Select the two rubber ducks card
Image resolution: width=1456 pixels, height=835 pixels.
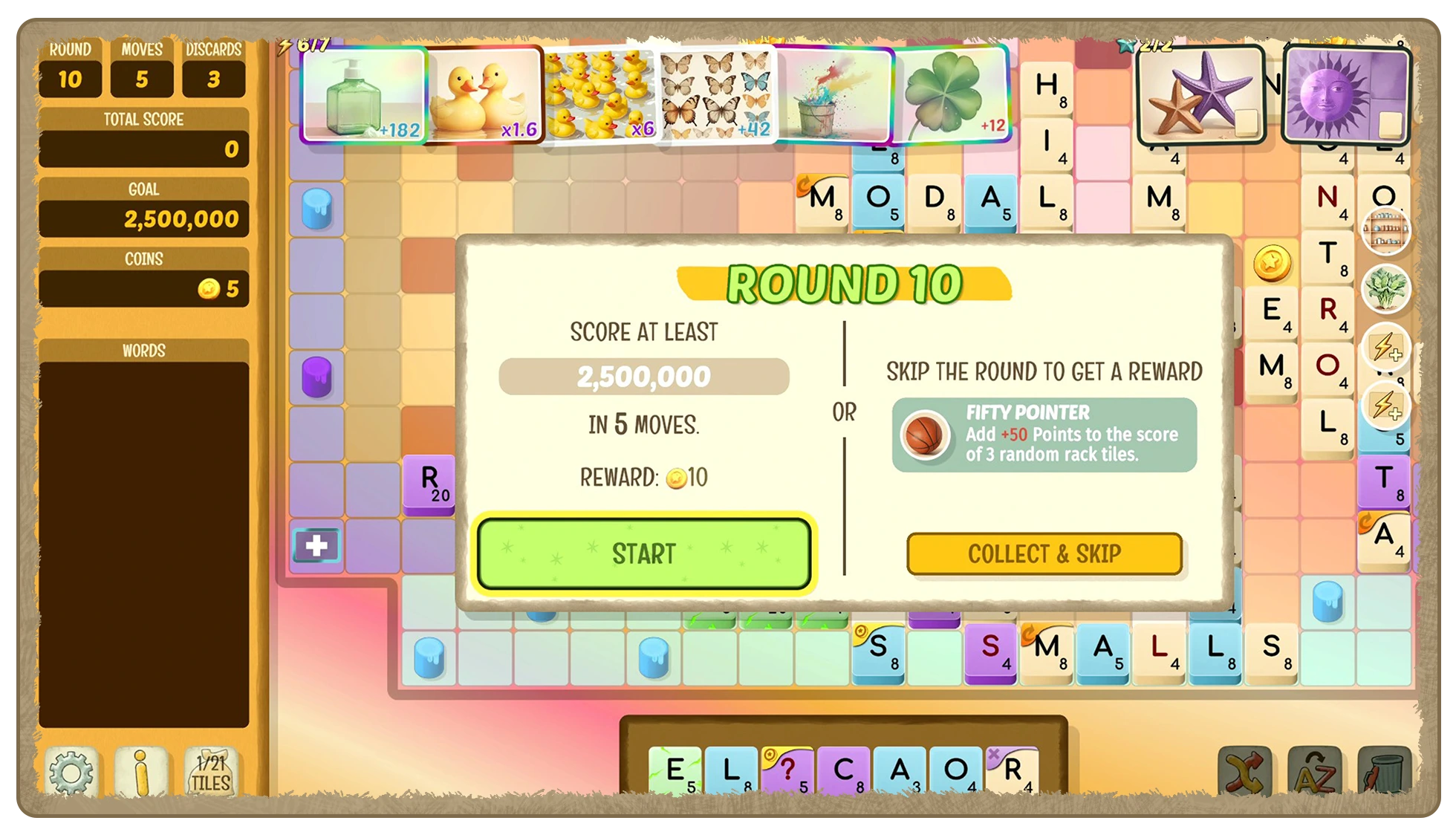485,94
